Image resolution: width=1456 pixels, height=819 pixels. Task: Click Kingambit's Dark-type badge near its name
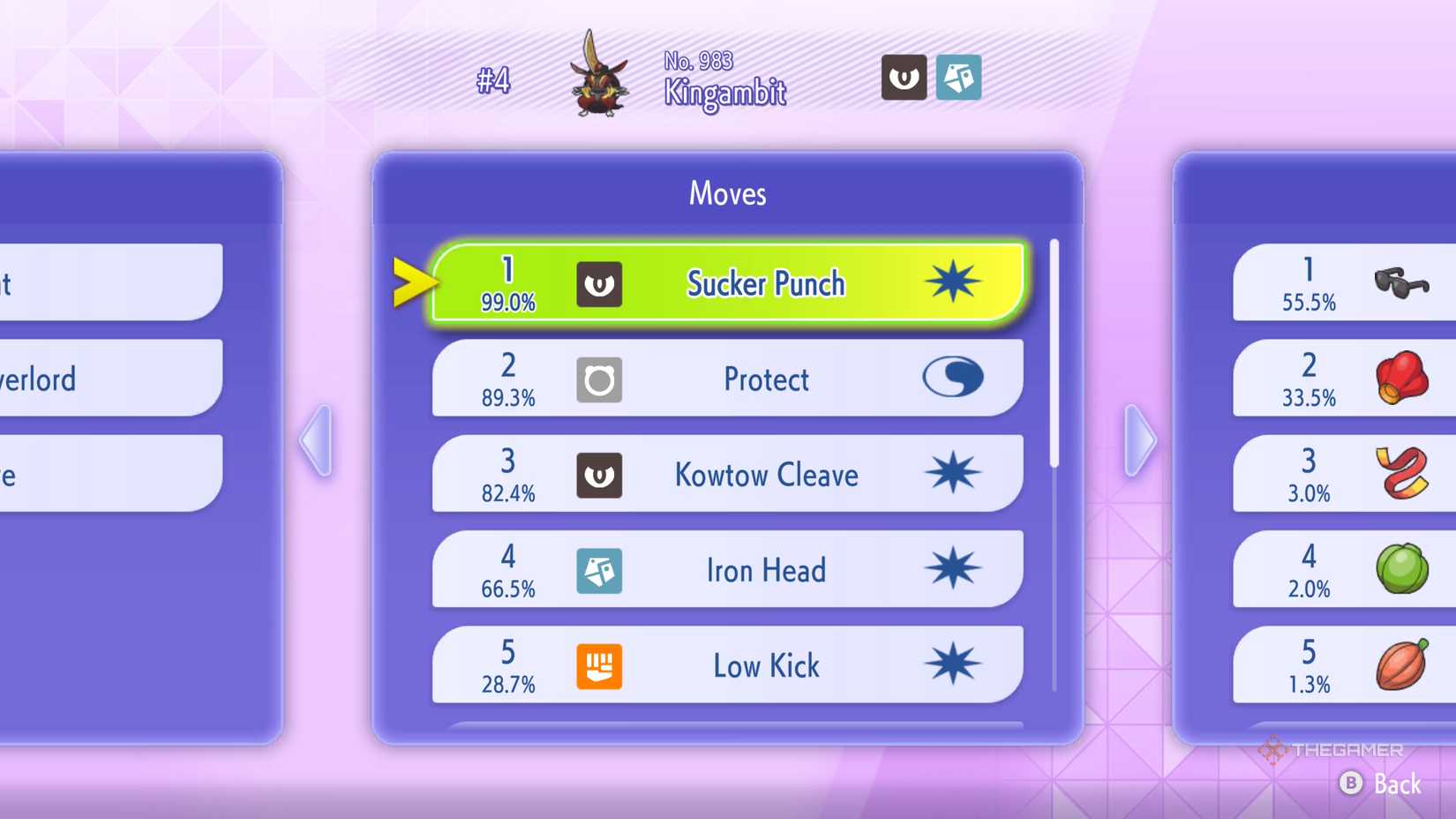tap(904, 79)
